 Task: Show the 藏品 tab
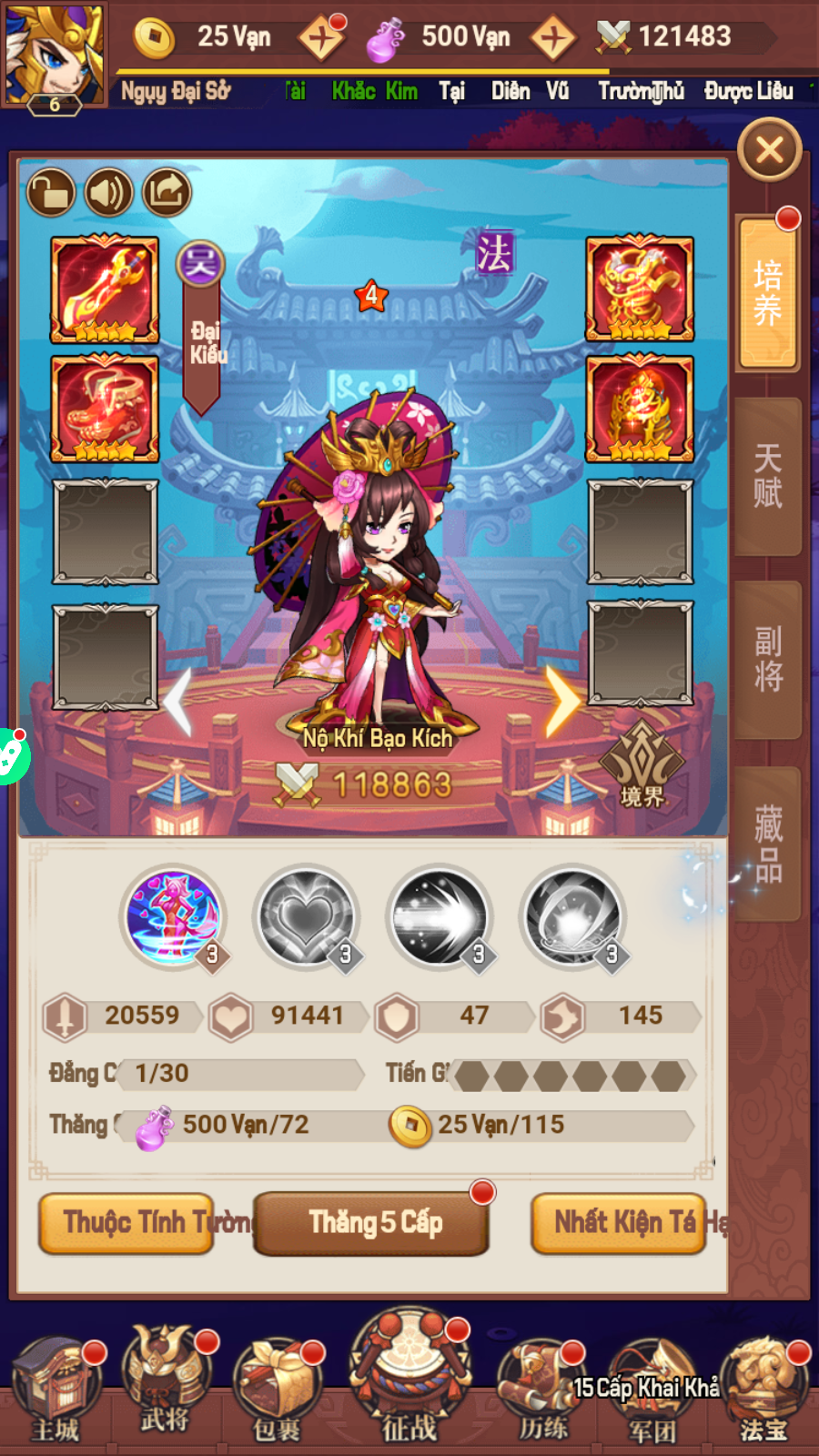click(x=767, y=844)
